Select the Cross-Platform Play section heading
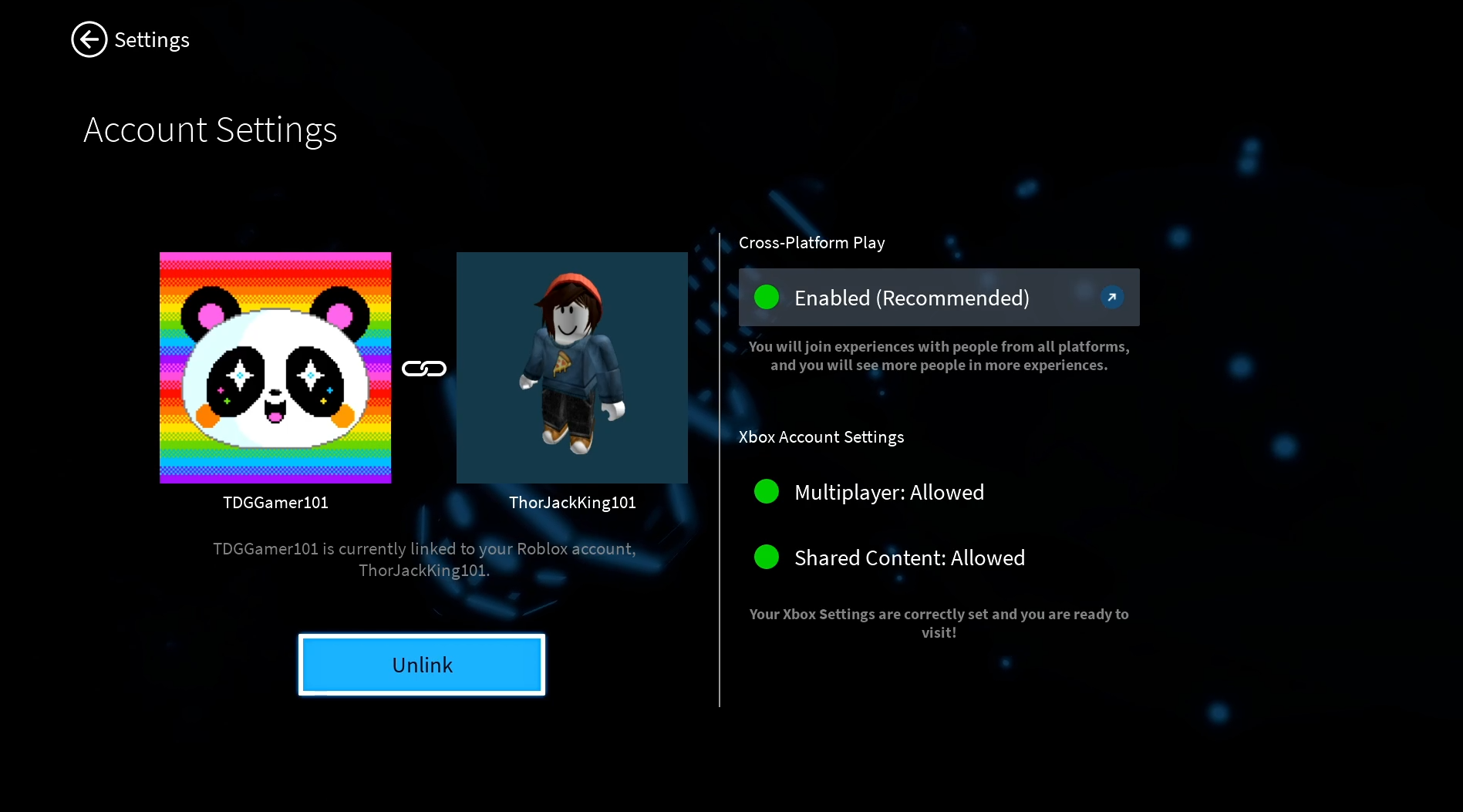Viewport: 1463px width, 812px height. pos(811,242)
